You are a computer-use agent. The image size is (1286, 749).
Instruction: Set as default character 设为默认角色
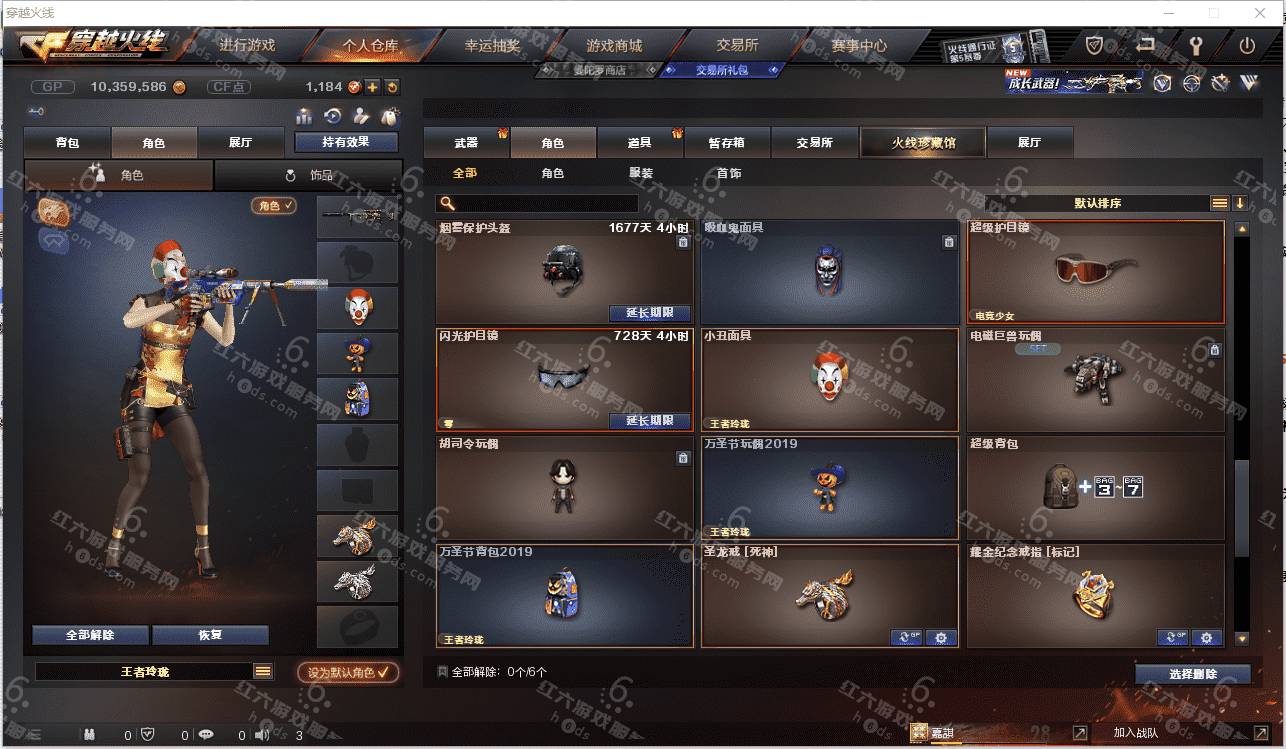click(x=348, y=673)
